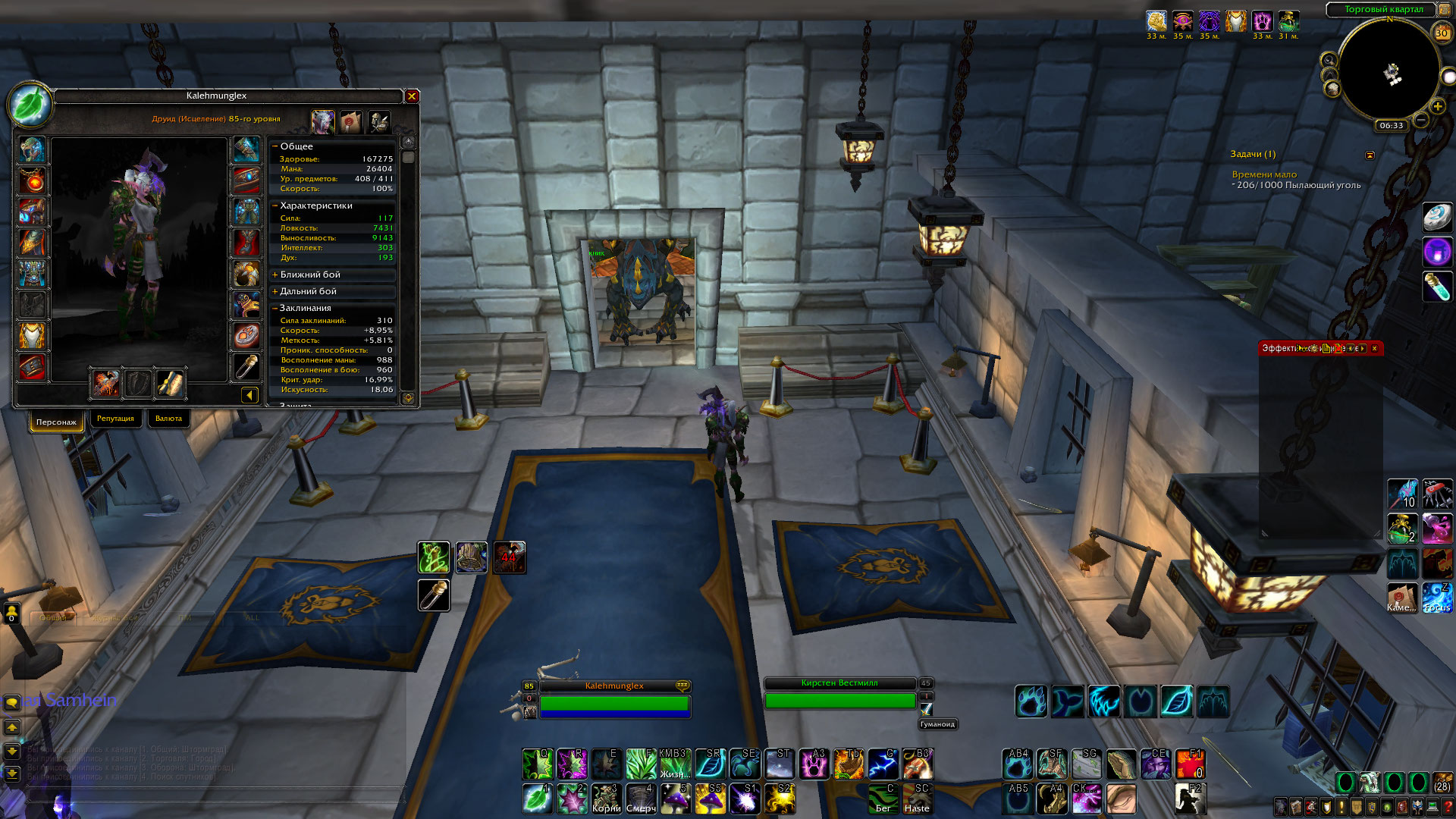Click the Времени мало quest tracker entry
This screenshot has width=1456, height=819.
click(x=1264, y=174)
